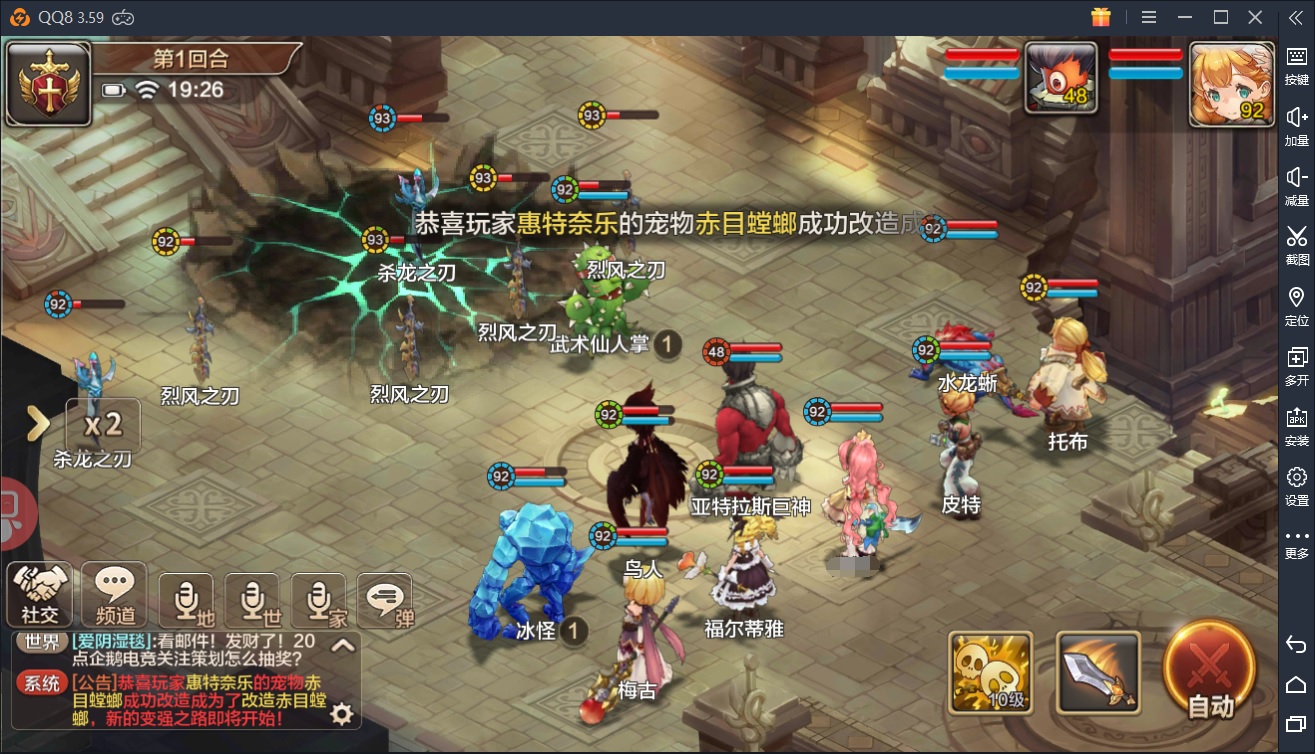Tap the 家 guild voice microphone

pos(318,602)
